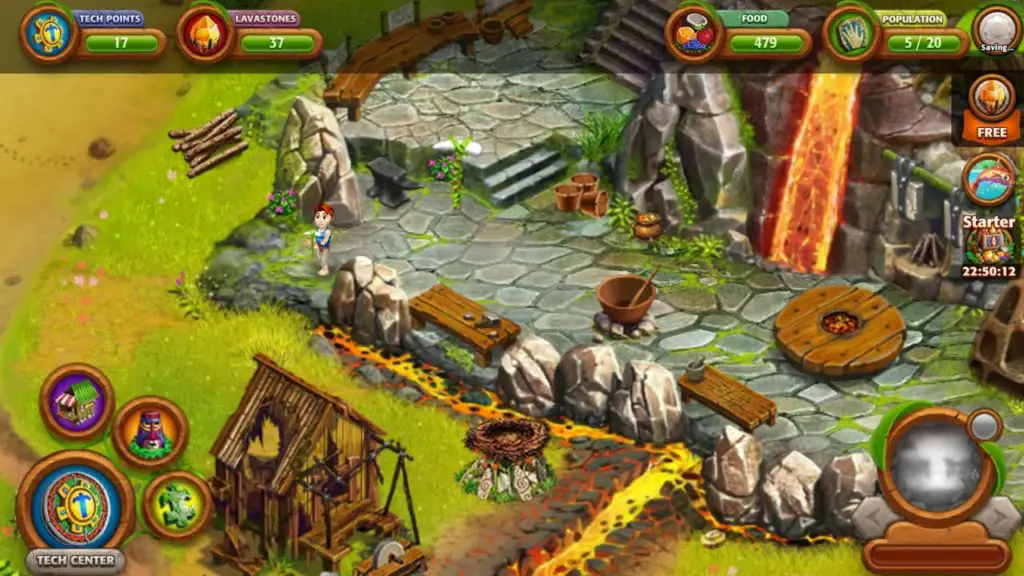Claim the FREE lavastone offer

tap(990, 108)
